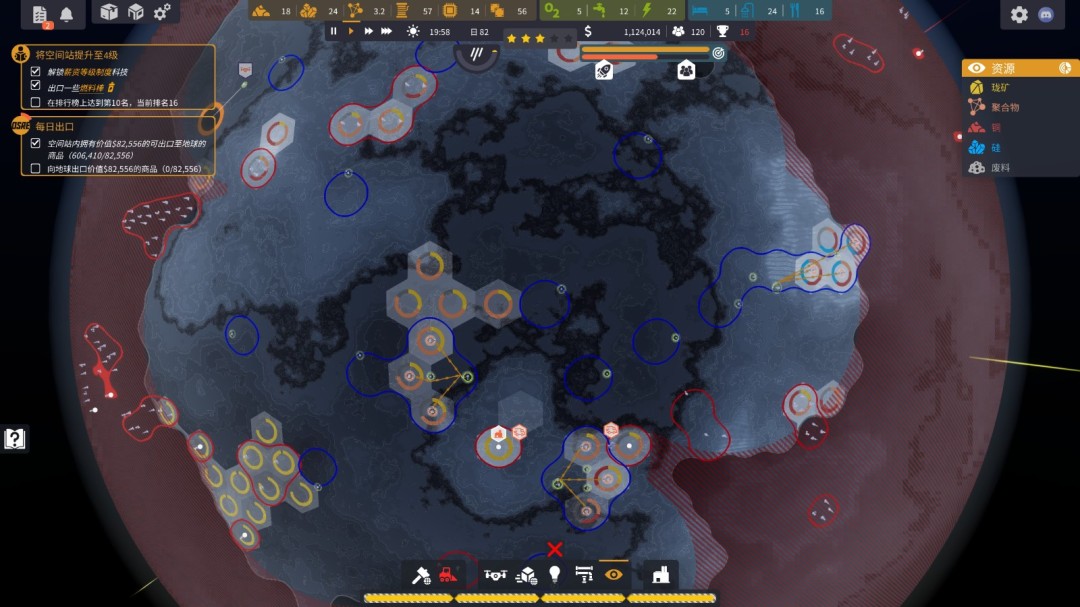Open the help question mark button

click(14, 438)
